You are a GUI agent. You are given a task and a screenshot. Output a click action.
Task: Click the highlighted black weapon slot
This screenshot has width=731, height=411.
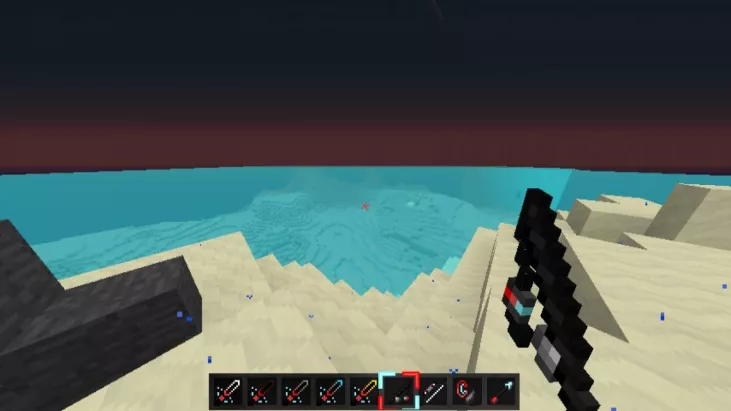coord(398,391)
